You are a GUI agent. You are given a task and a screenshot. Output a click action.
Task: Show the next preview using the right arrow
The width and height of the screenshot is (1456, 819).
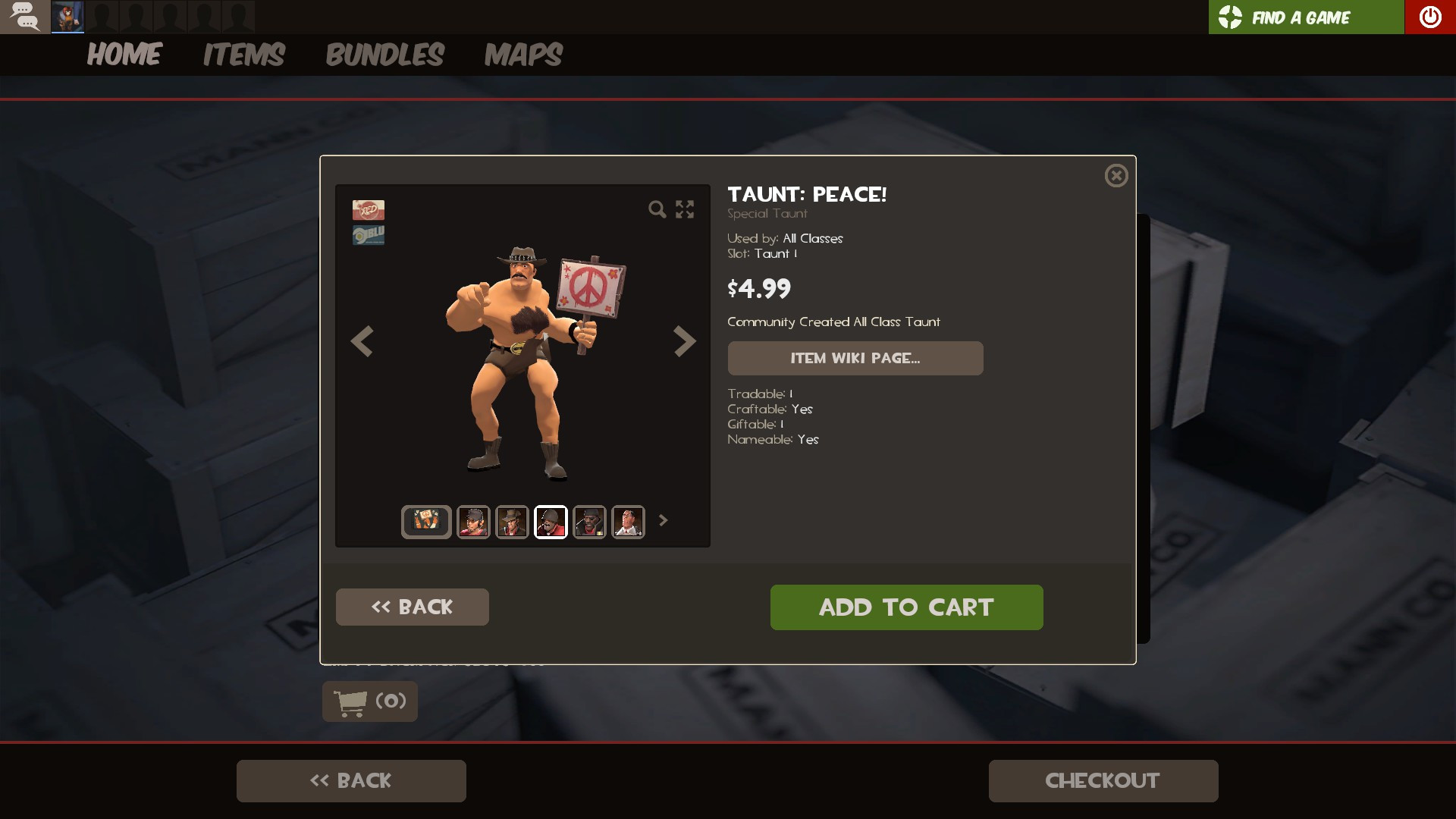click(685, 342)
